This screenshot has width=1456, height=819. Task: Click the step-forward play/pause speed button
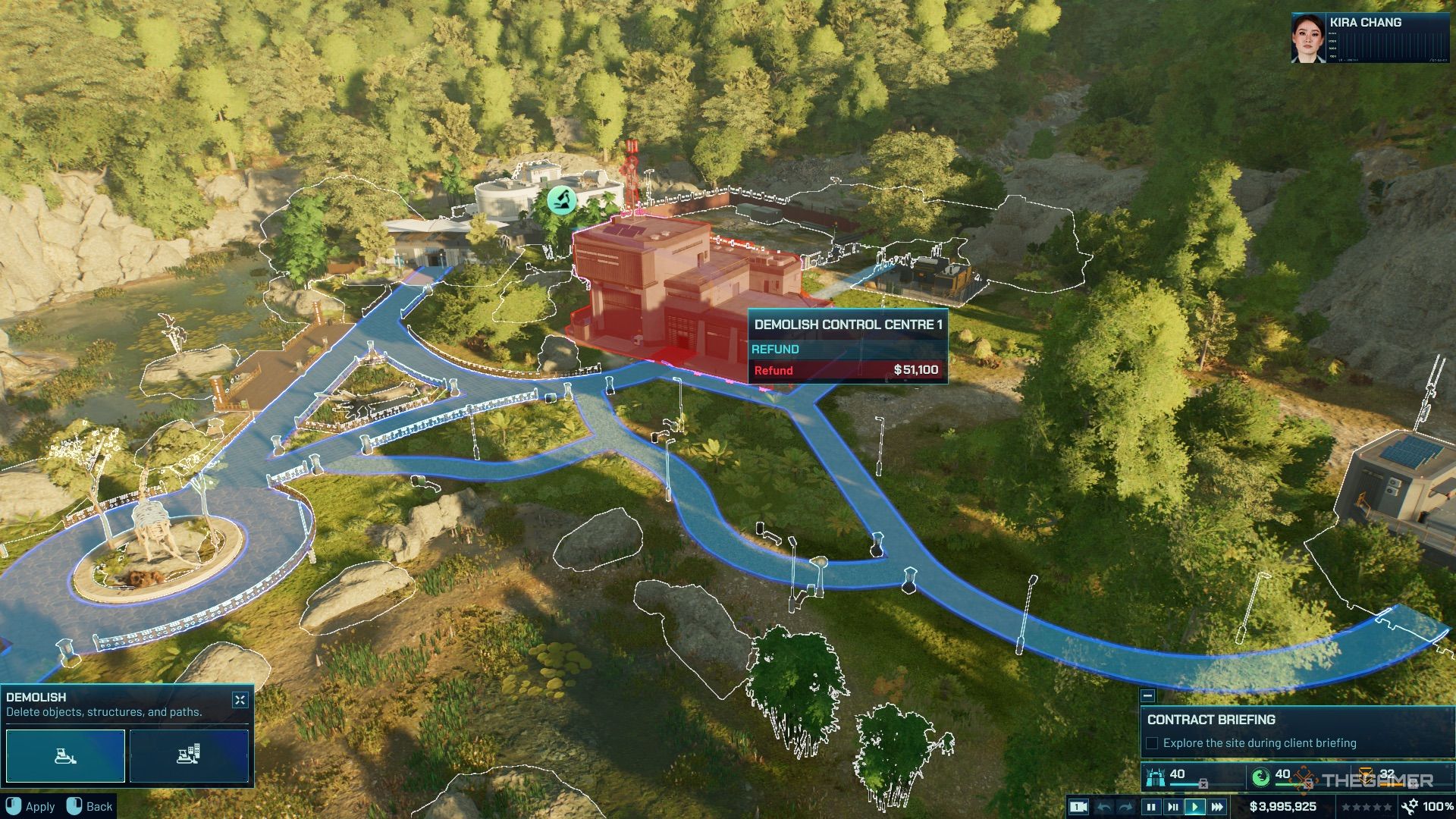pos(1173,807)
